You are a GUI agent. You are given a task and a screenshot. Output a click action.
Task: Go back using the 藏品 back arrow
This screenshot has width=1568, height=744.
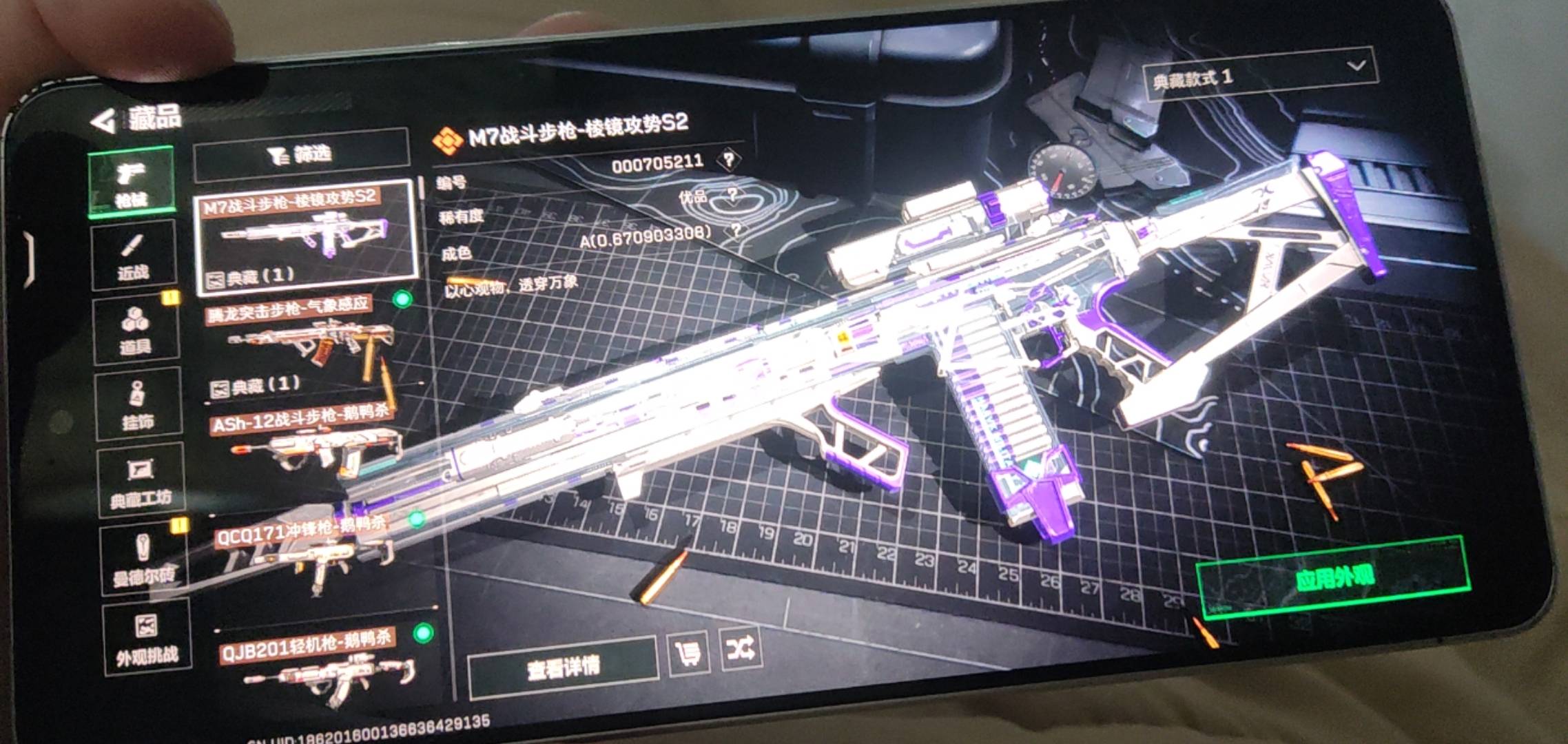pyautogui.click(x=105, y=123)
